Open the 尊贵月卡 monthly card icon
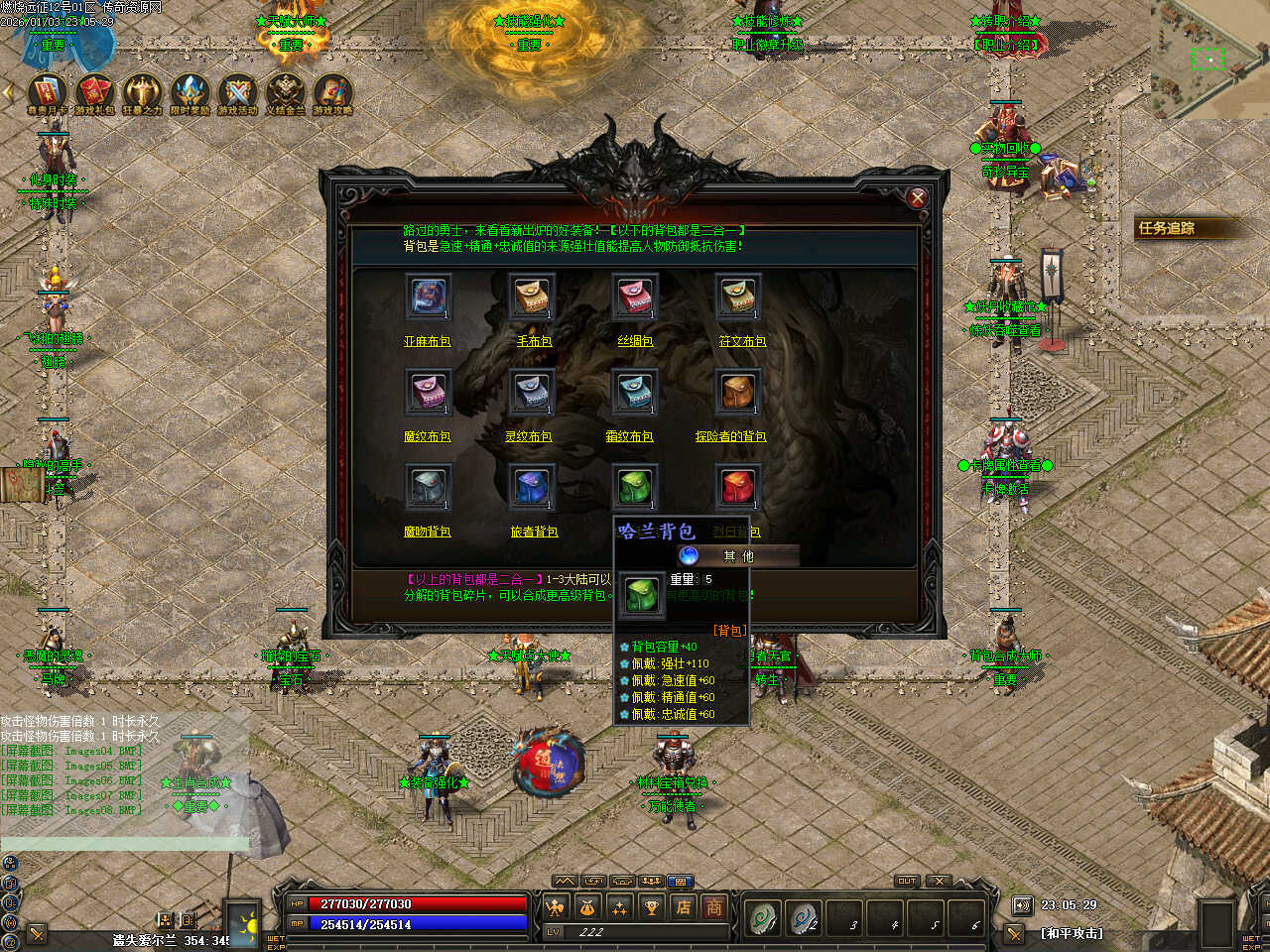The height and width of the screenshot is (952, 1270). [x=47, y=92]
